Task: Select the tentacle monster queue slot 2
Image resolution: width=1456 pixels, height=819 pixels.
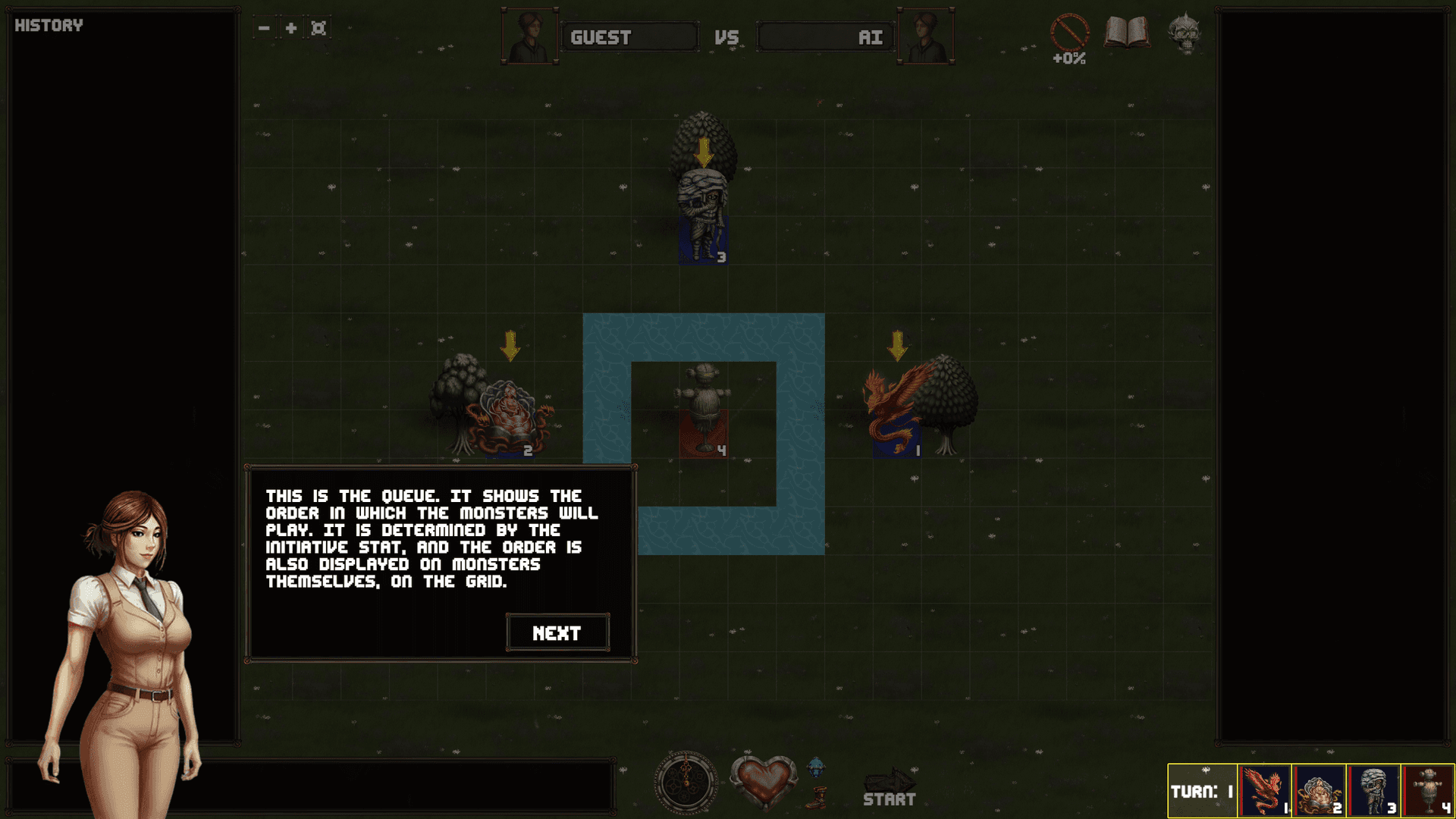Action: (x=1319, y=790)
